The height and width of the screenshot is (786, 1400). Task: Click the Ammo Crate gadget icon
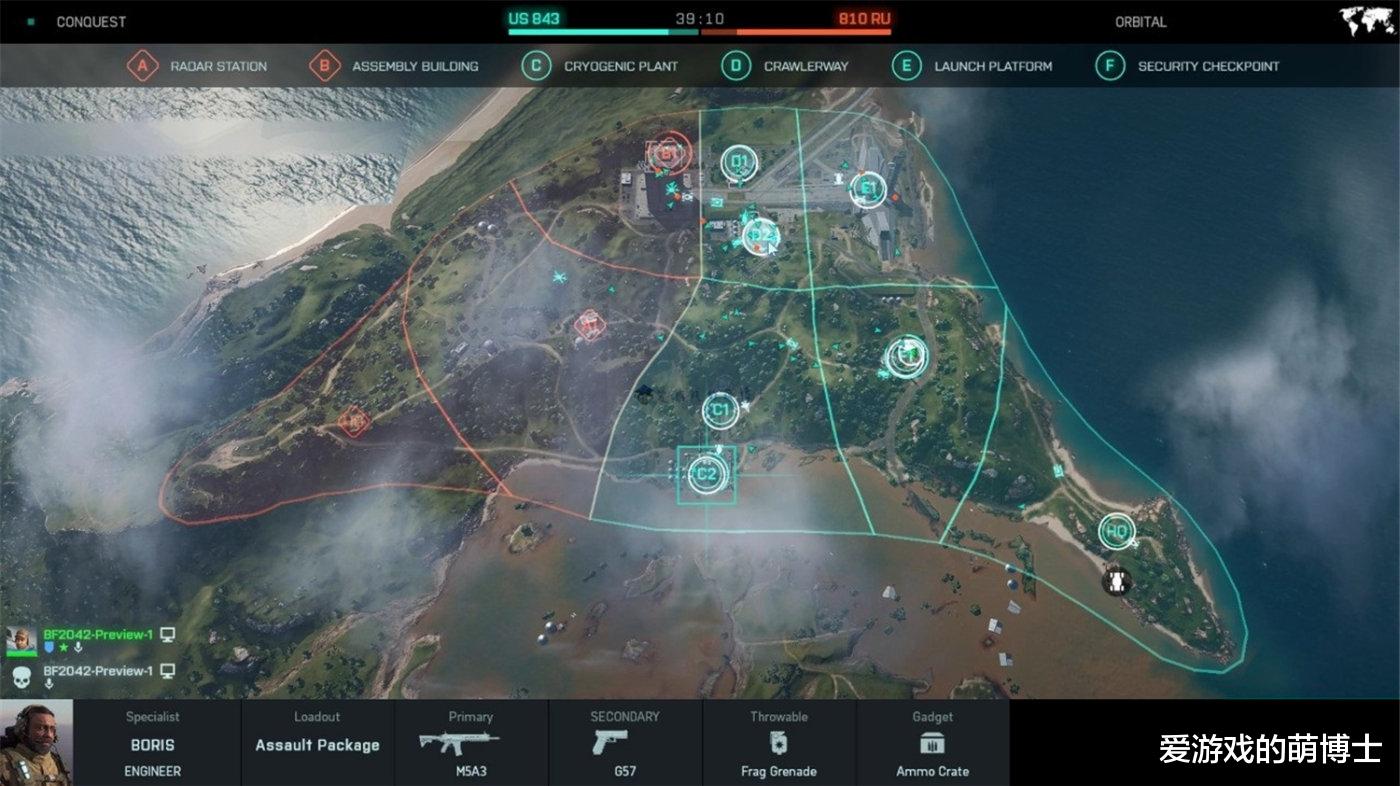(935, 740)
